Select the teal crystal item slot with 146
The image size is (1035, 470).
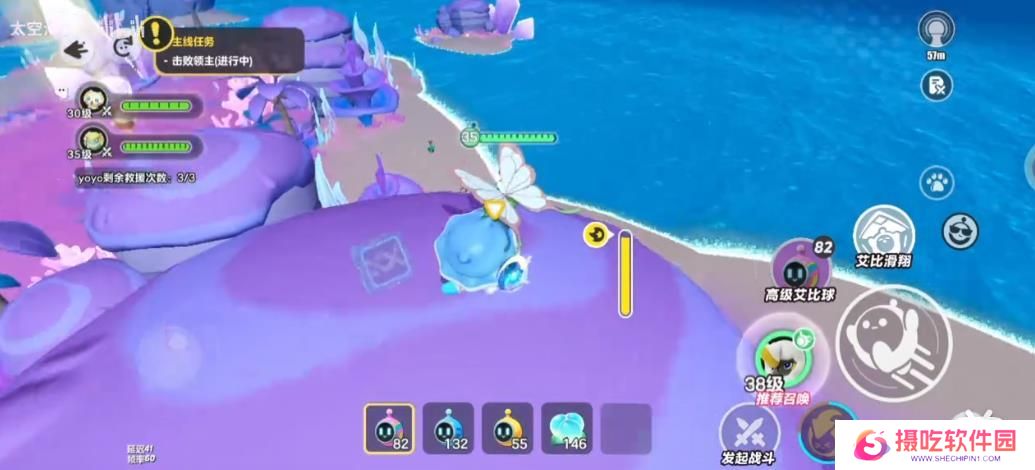[x=566, y=429]
